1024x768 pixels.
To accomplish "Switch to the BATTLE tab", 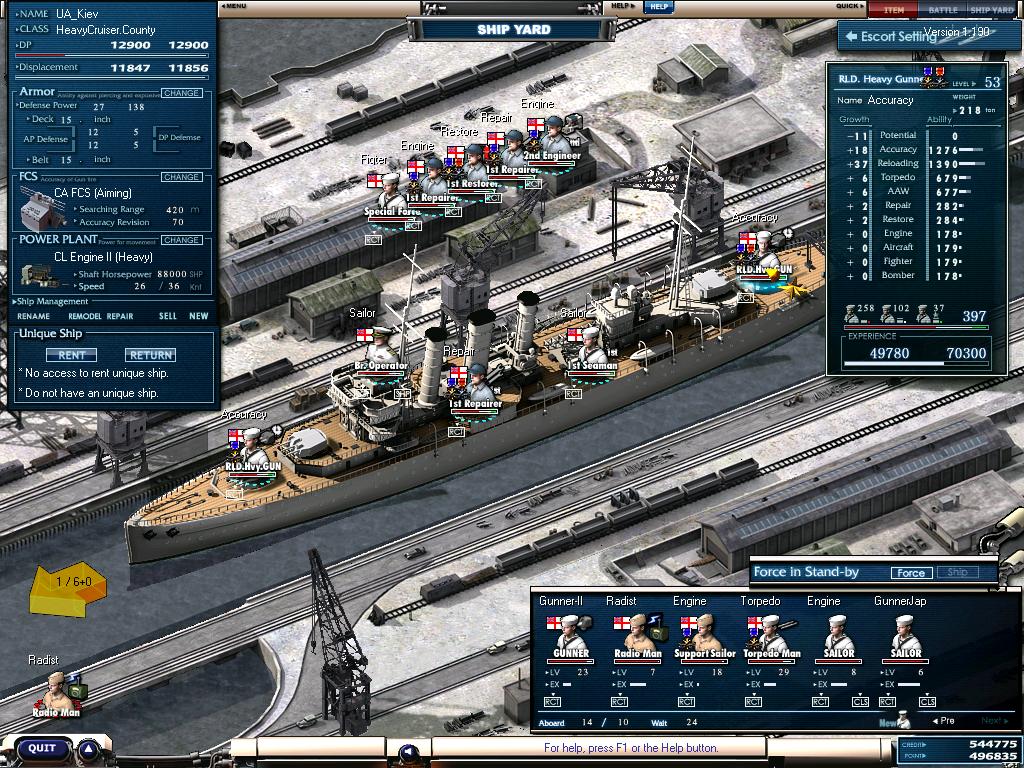I will coord(942,9).
